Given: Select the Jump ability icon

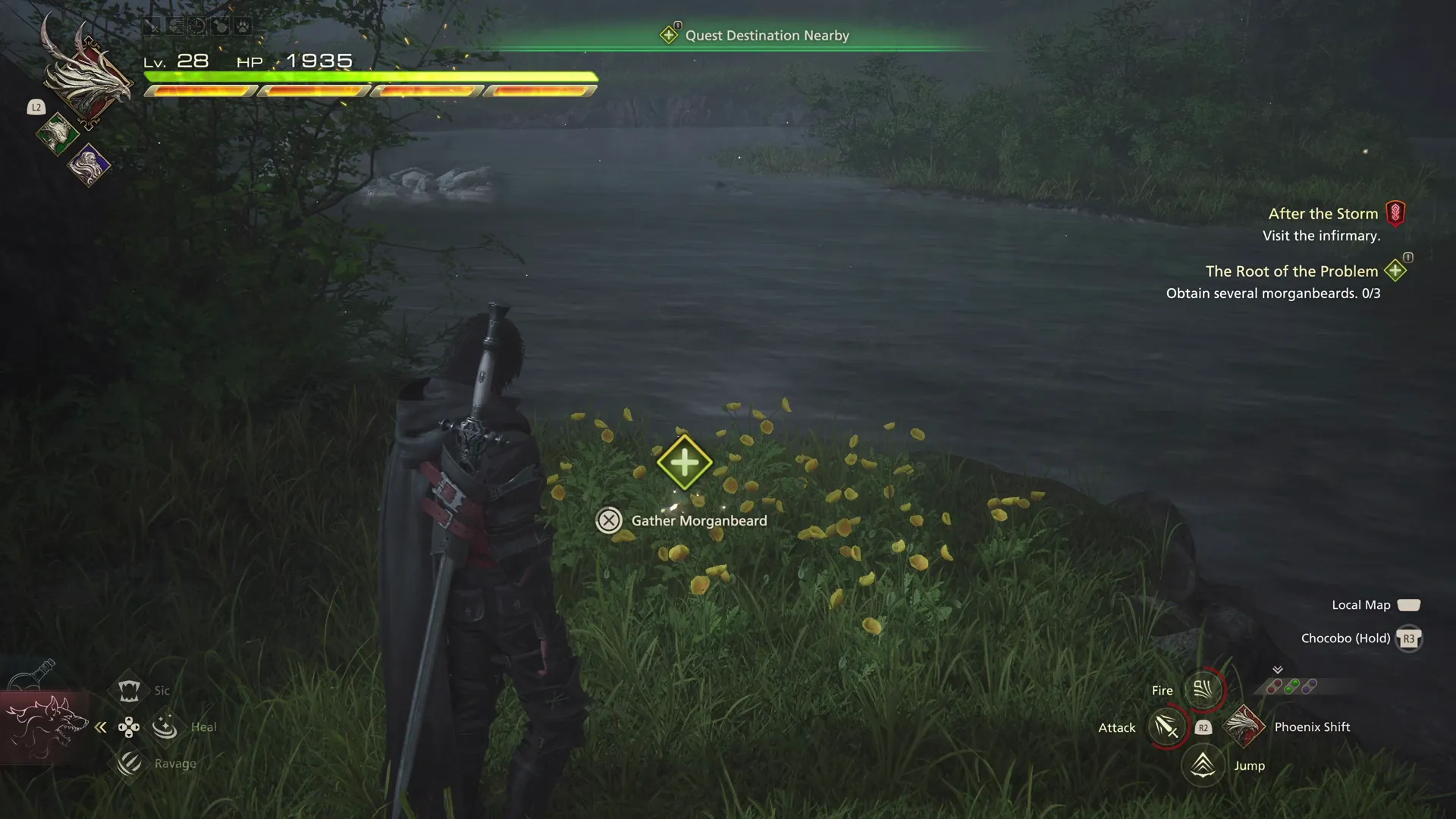Looking at the screenshot, I should (x=1204, y=765).
